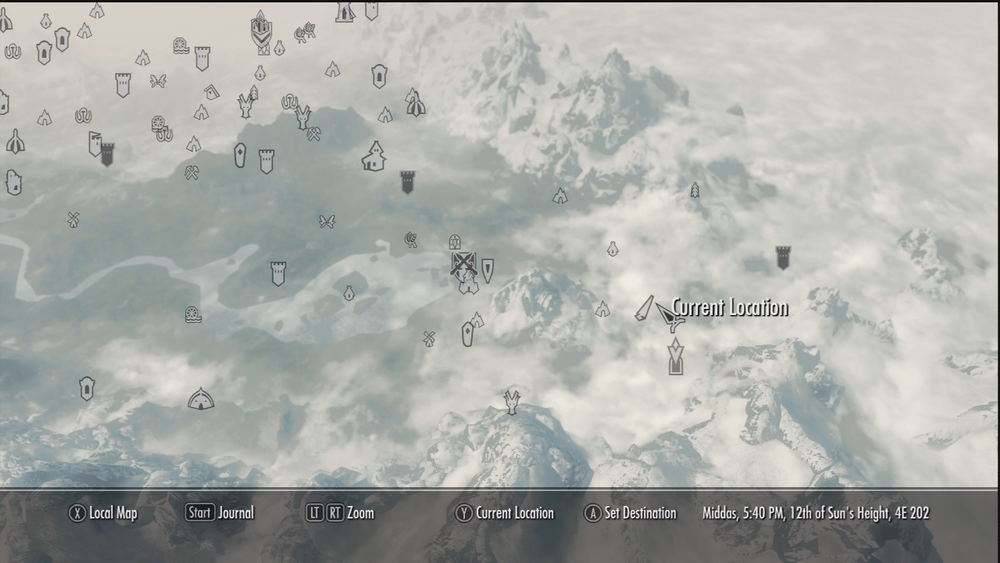
Task: Click the arched window marker above crossed swords
Action: click(455, 242)
